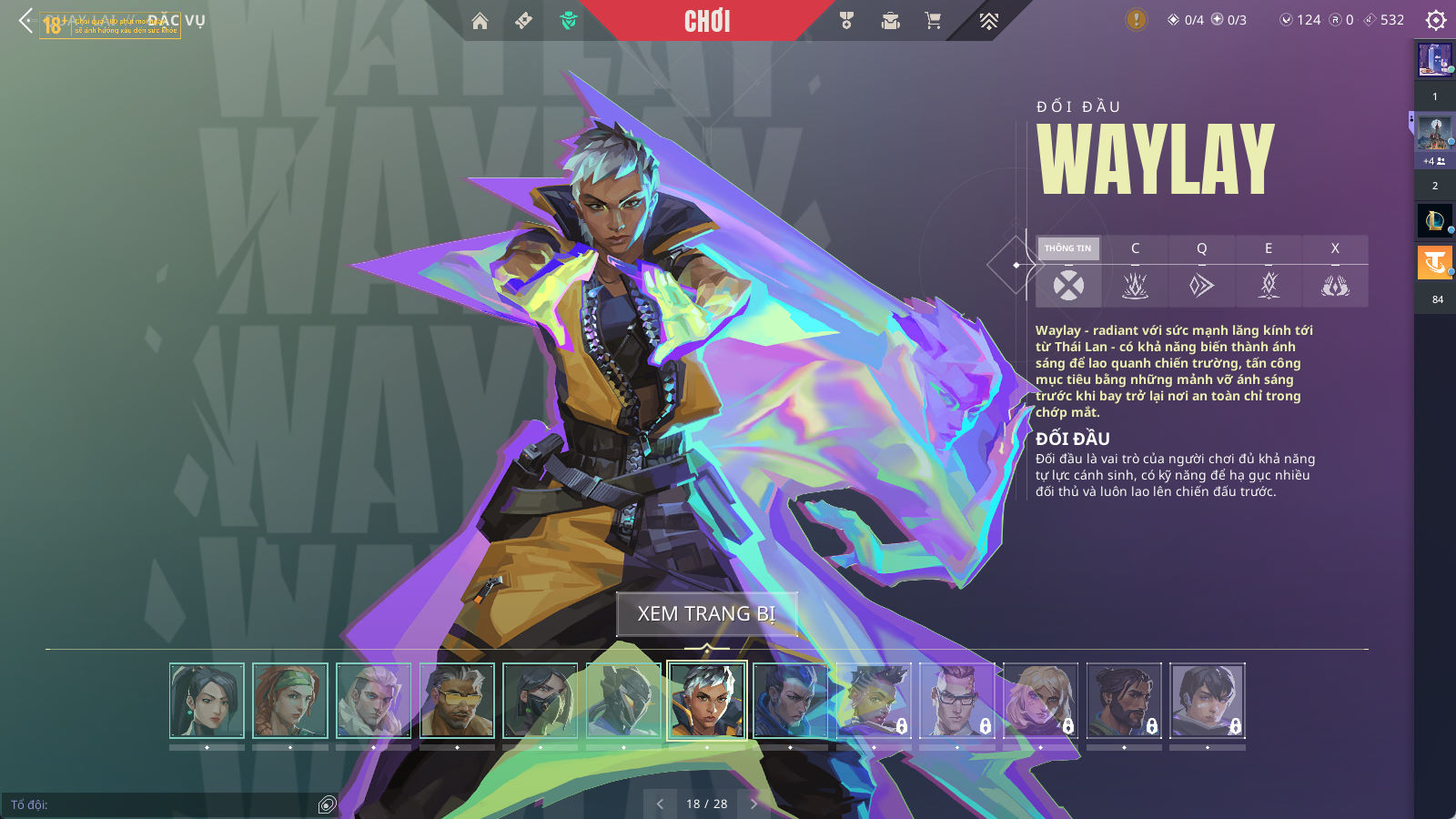Select the THÔNG TIN info tab
Screen dimensions: 1456x819
(1068, 248)
